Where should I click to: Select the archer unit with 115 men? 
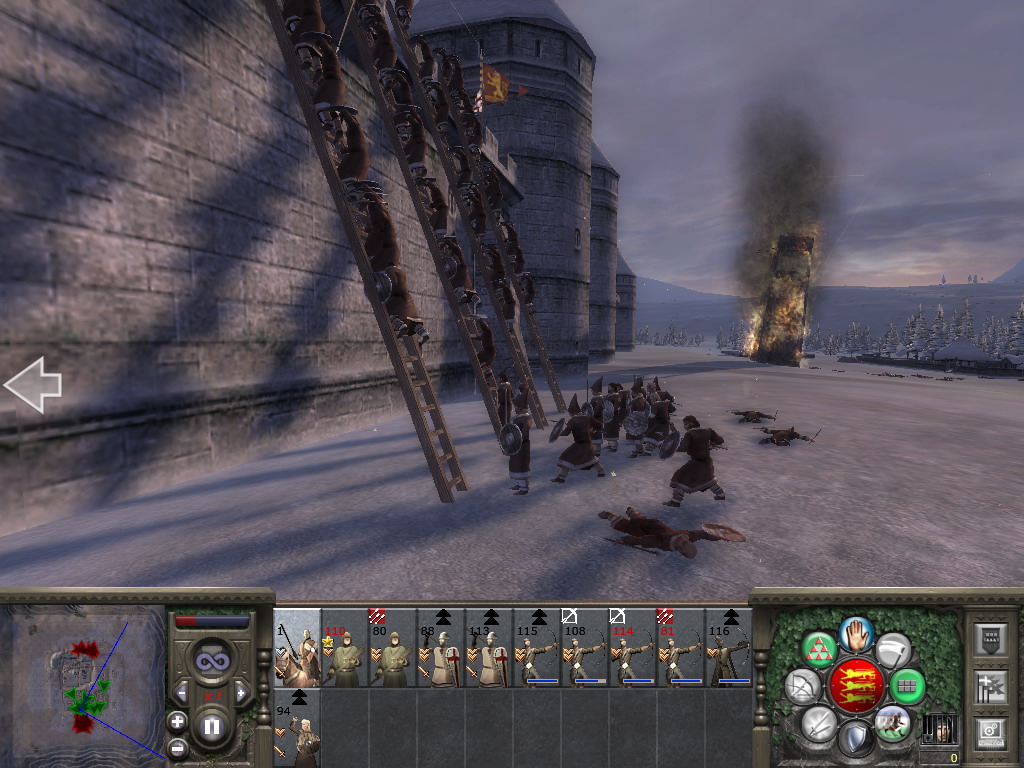[537, 648]
